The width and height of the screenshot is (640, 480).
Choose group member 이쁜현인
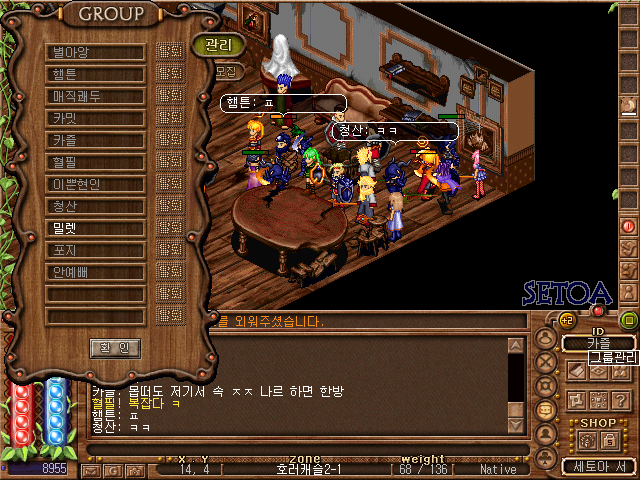tap(95, 184)
